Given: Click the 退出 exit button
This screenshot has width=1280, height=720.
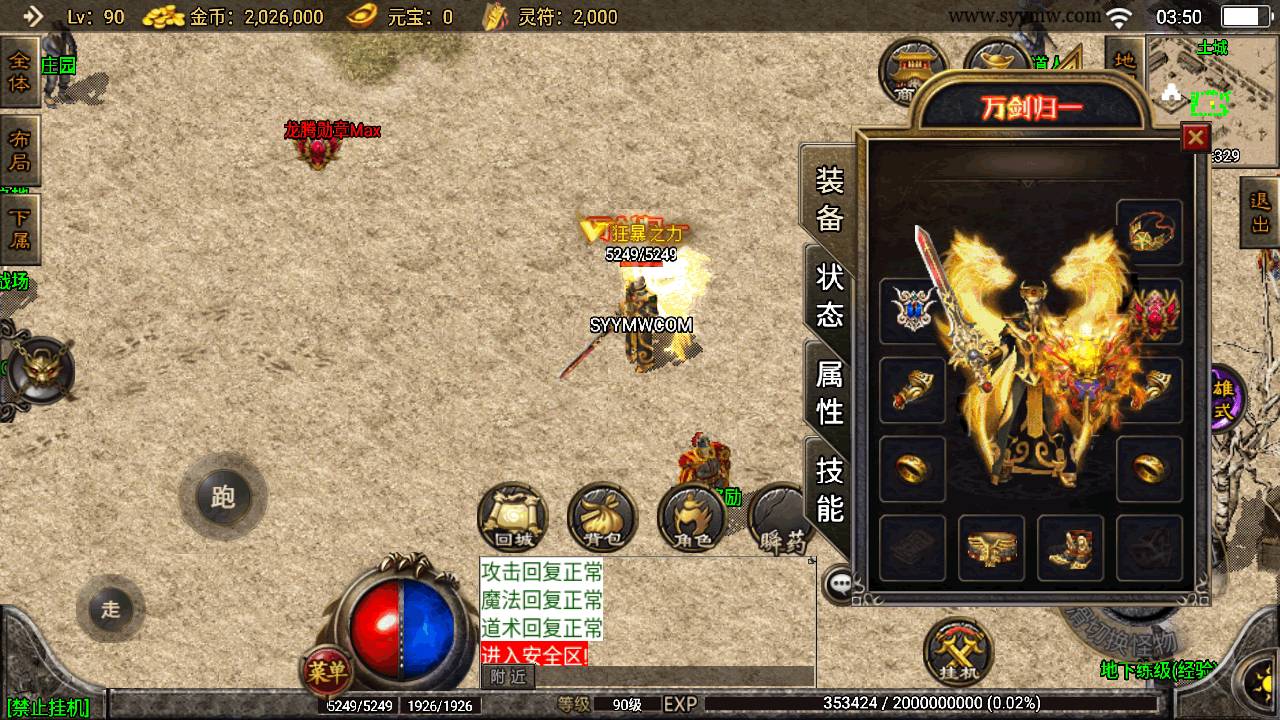Looking at the screenshot, I should 1259,212.
